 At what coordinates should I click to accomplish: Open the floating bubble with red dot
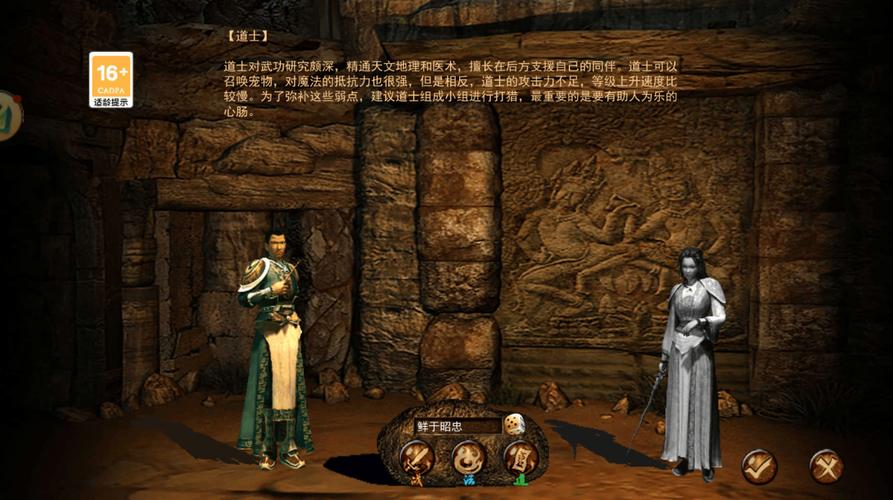pyautogui.click(x=8, y=116)
